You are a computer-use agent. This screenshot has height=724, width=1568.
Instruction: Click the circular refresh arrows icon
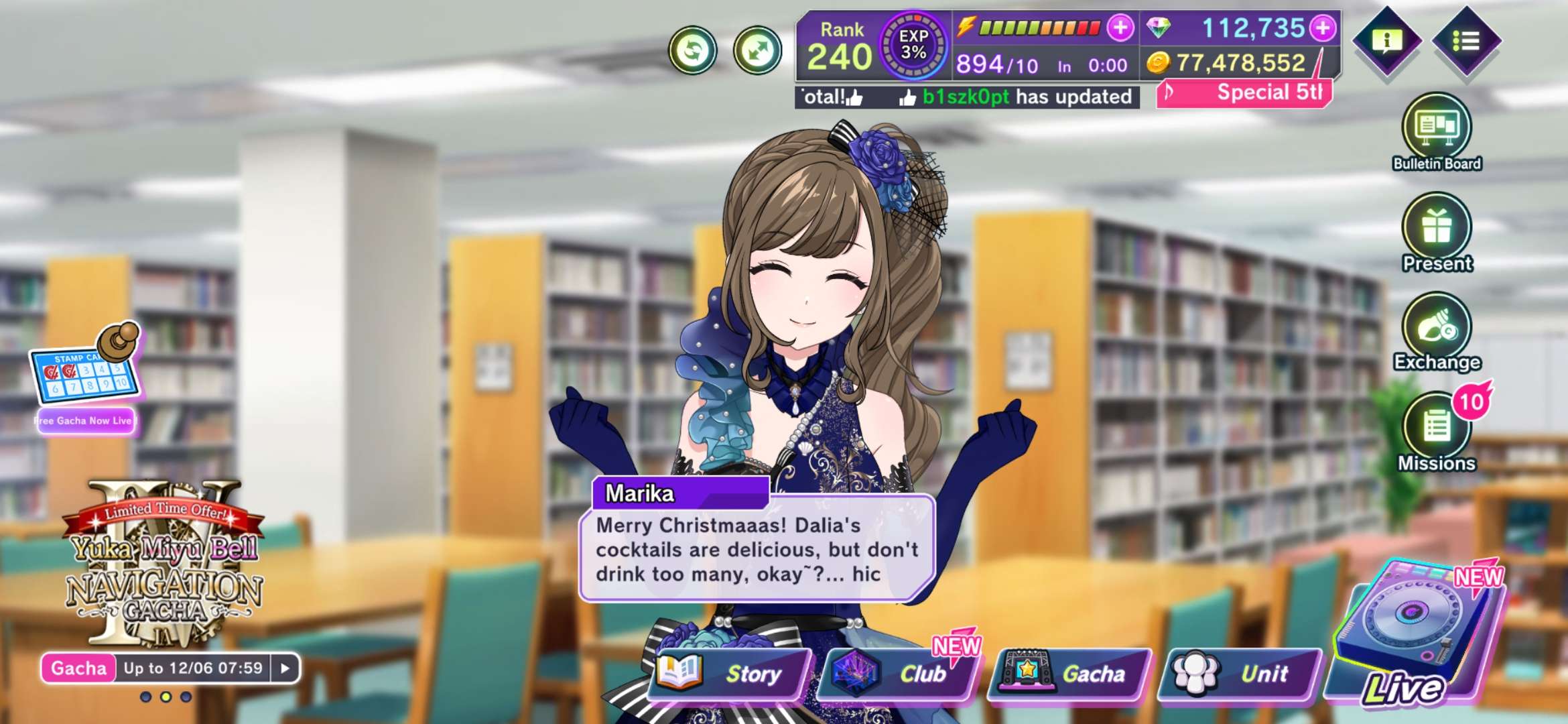tap(693, 50)
